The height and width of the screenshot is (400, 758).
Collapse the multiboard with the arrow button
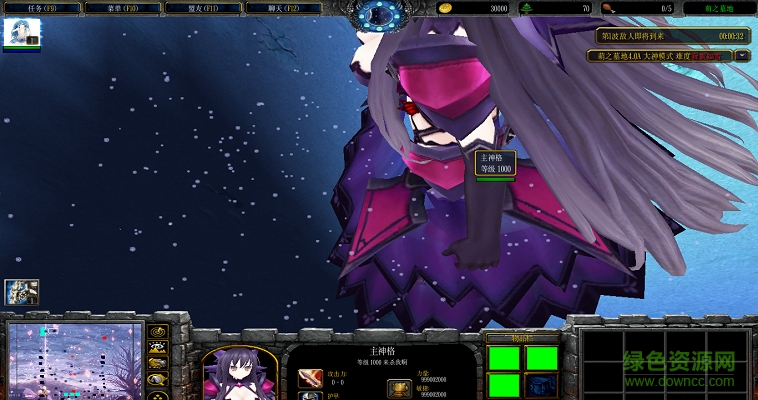[x=742, y=56]
